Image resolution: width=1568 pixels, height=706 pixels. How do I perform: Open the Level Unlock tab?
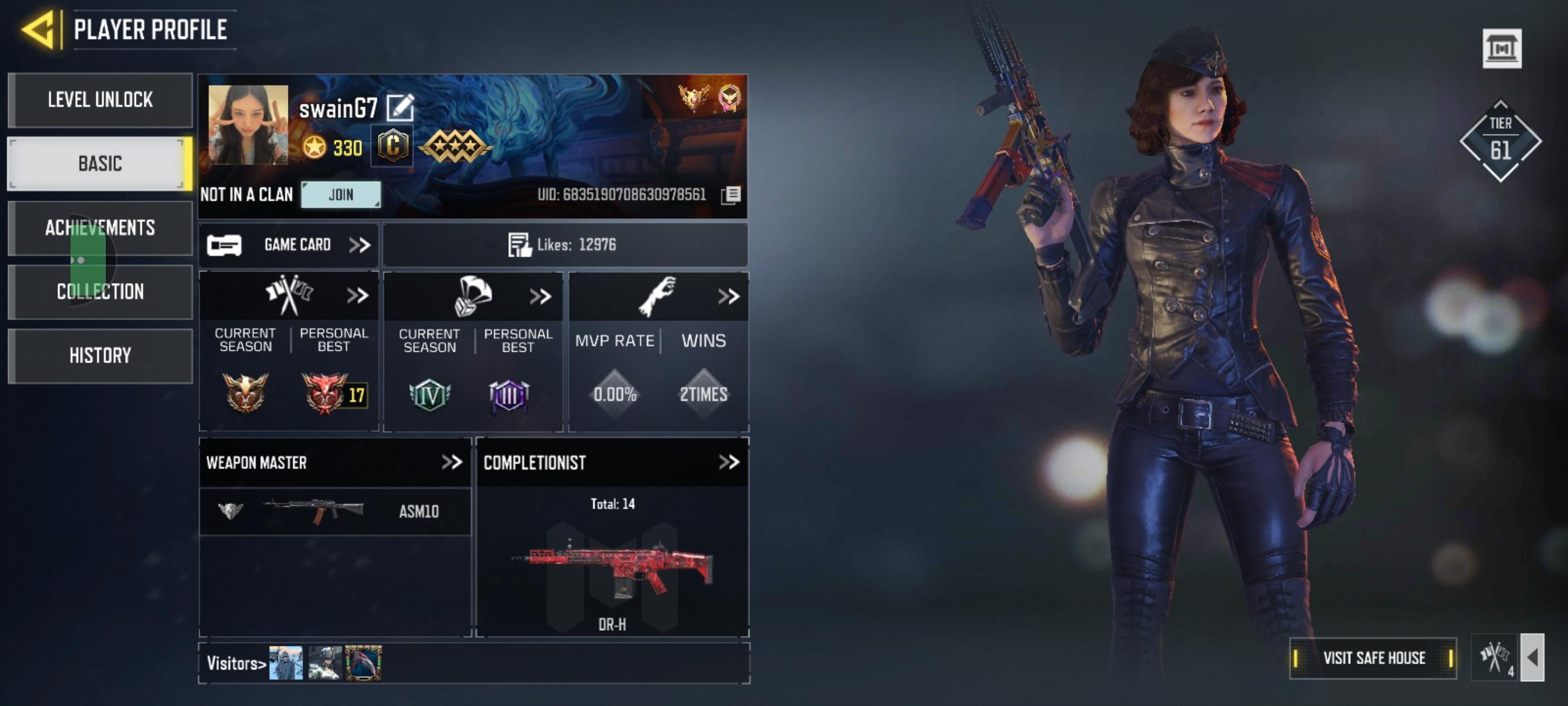pyautogui.click(x=100, y=100)
